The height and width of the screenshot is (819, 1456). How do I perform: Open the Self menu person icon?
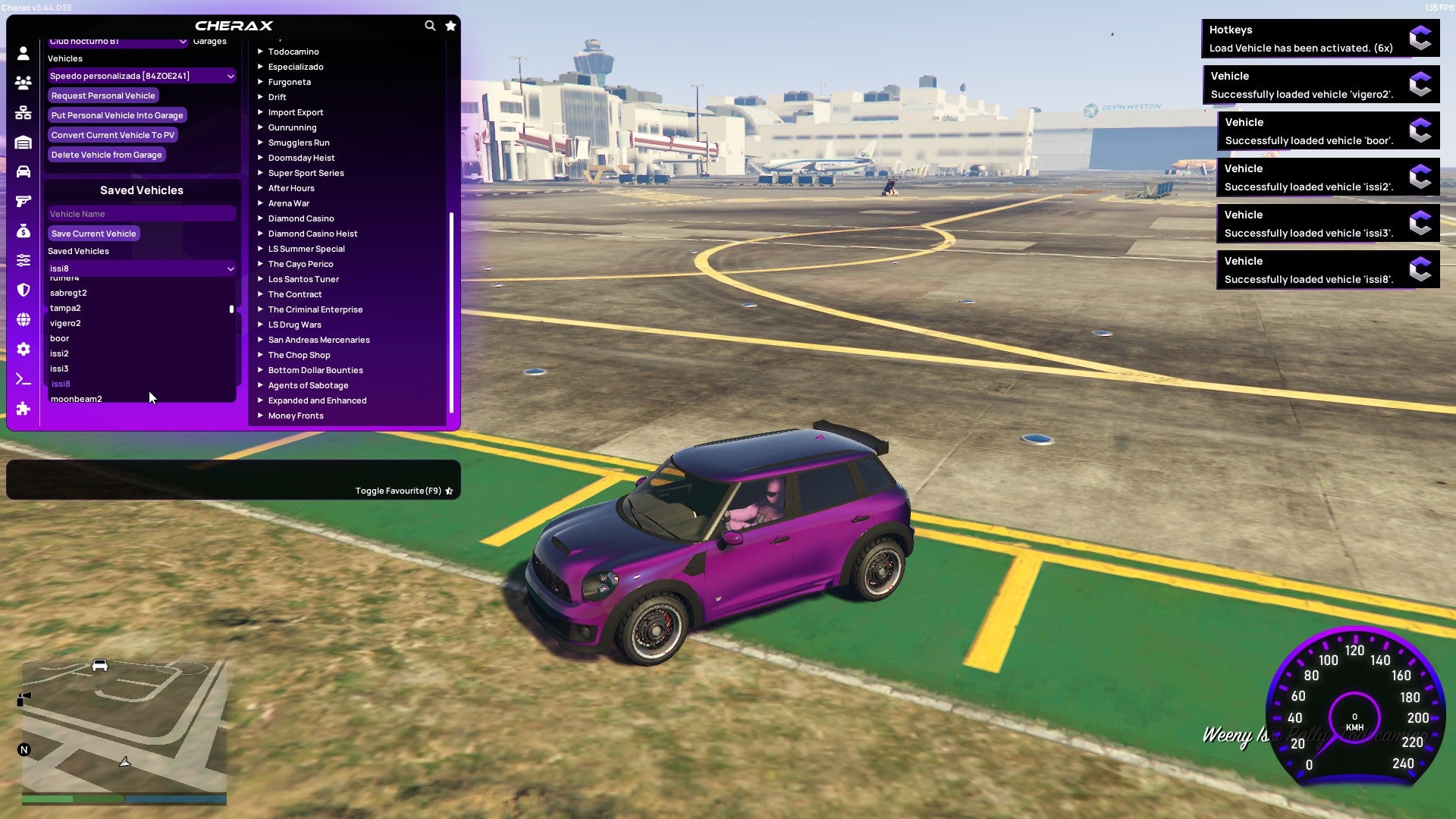(x=23, y=53)
